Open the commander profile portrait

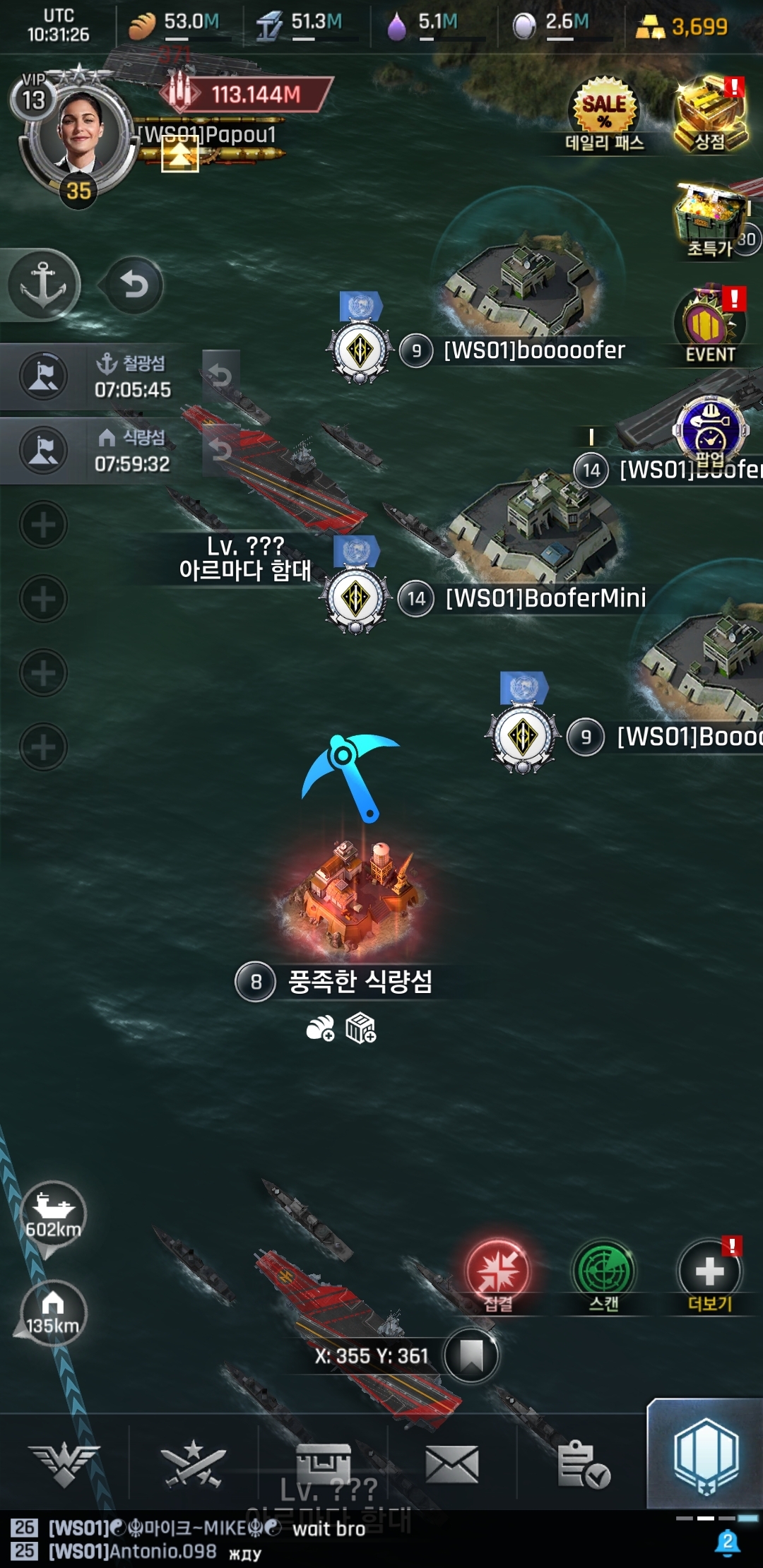pyautogui.click(x=78, y=134)
